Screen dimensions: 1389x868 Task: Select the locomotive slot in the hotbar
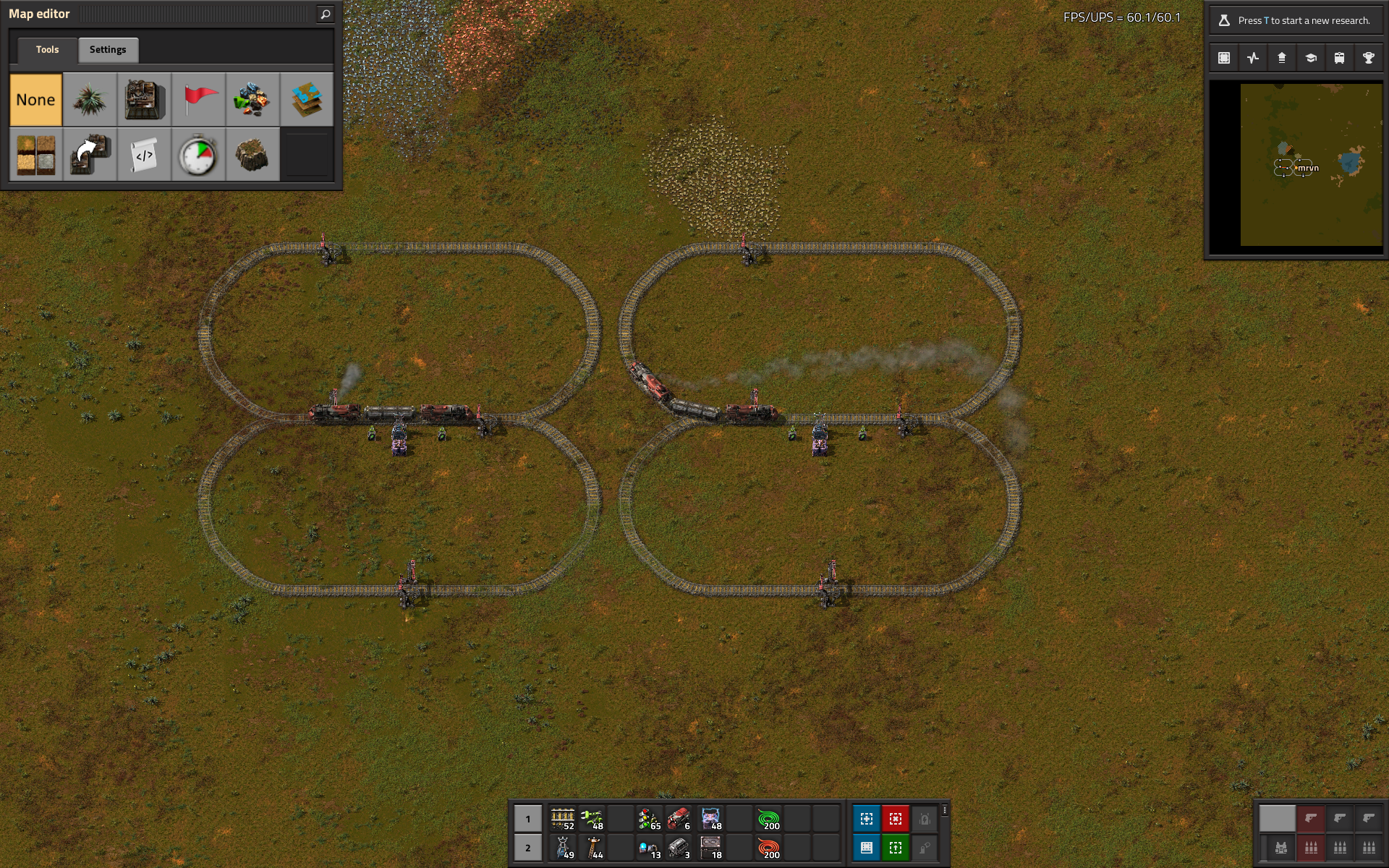(x=678, y=819)
